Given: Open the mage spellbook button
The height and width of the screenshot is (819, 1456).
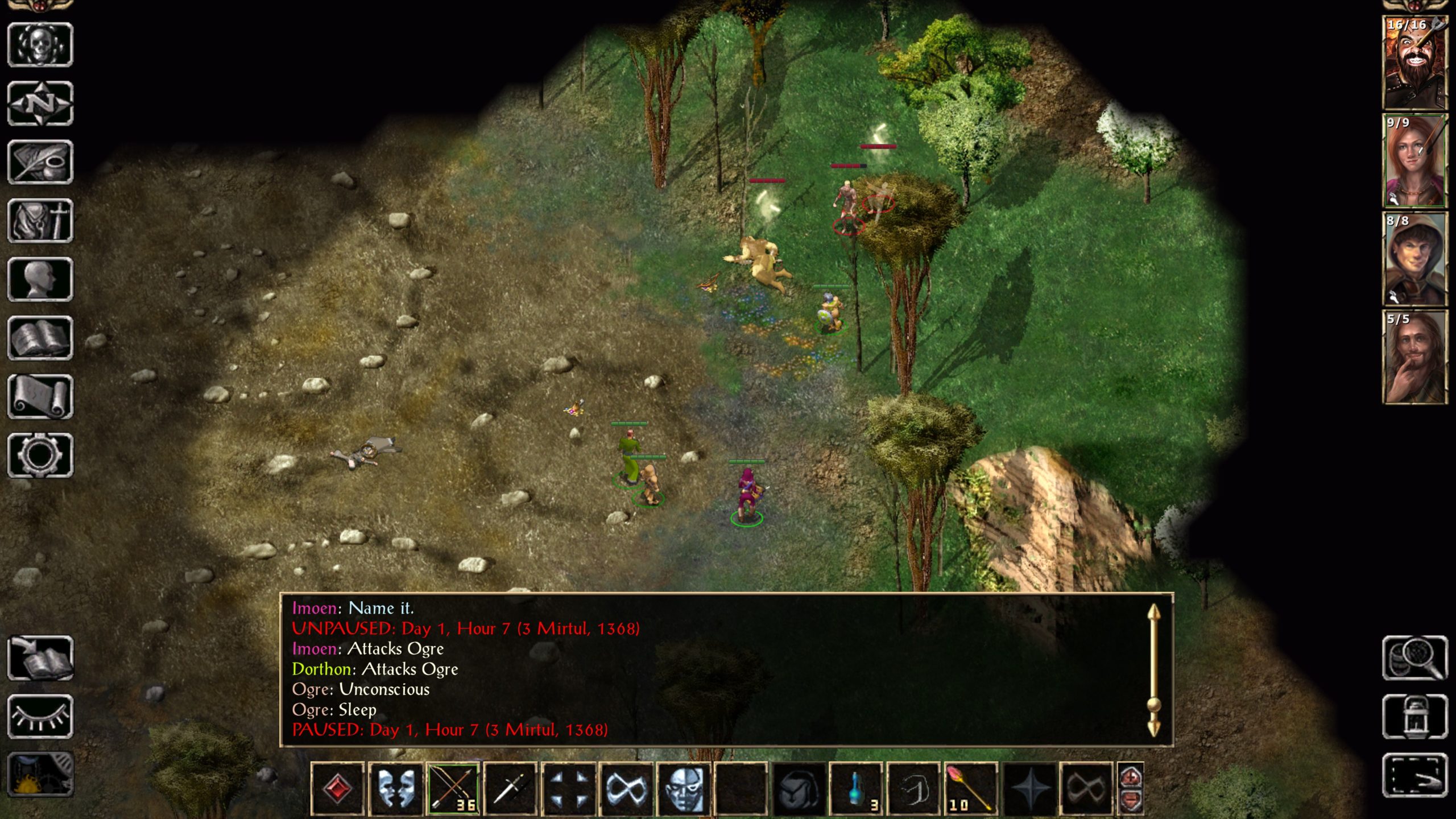Looking at the screenshot, I should (x=40, y=338).
